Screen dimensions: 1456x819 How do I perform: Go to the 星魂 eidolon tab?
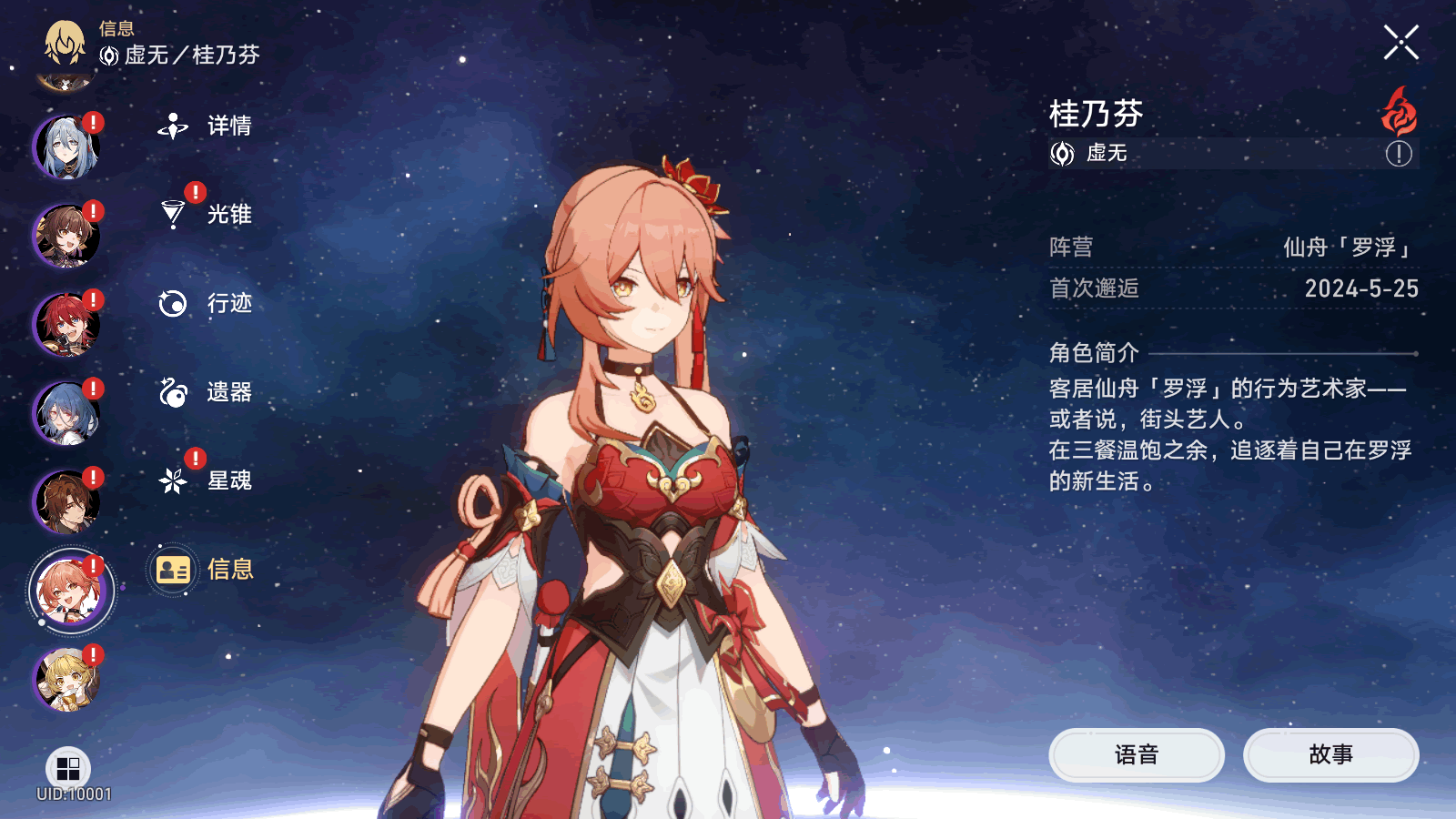pyautogui.click(x=205, y=480)
